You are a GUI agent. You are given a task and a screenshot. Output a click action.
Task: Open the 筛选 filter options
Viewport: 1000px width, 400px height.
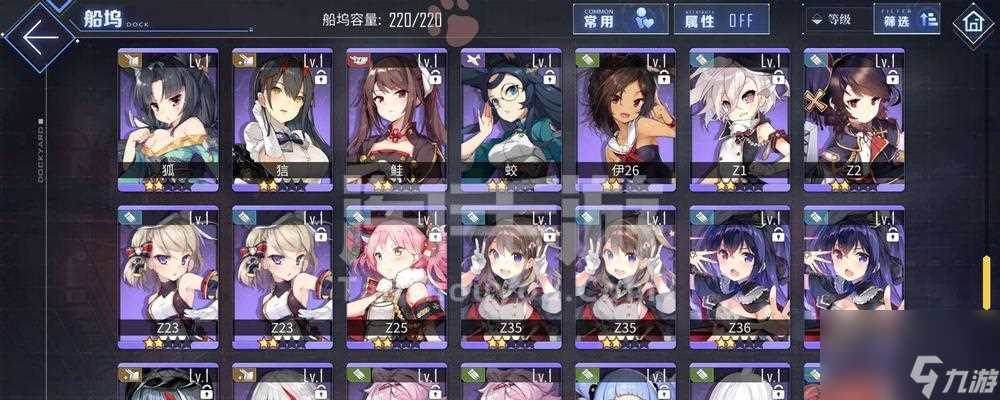click(x=906, y=19)
